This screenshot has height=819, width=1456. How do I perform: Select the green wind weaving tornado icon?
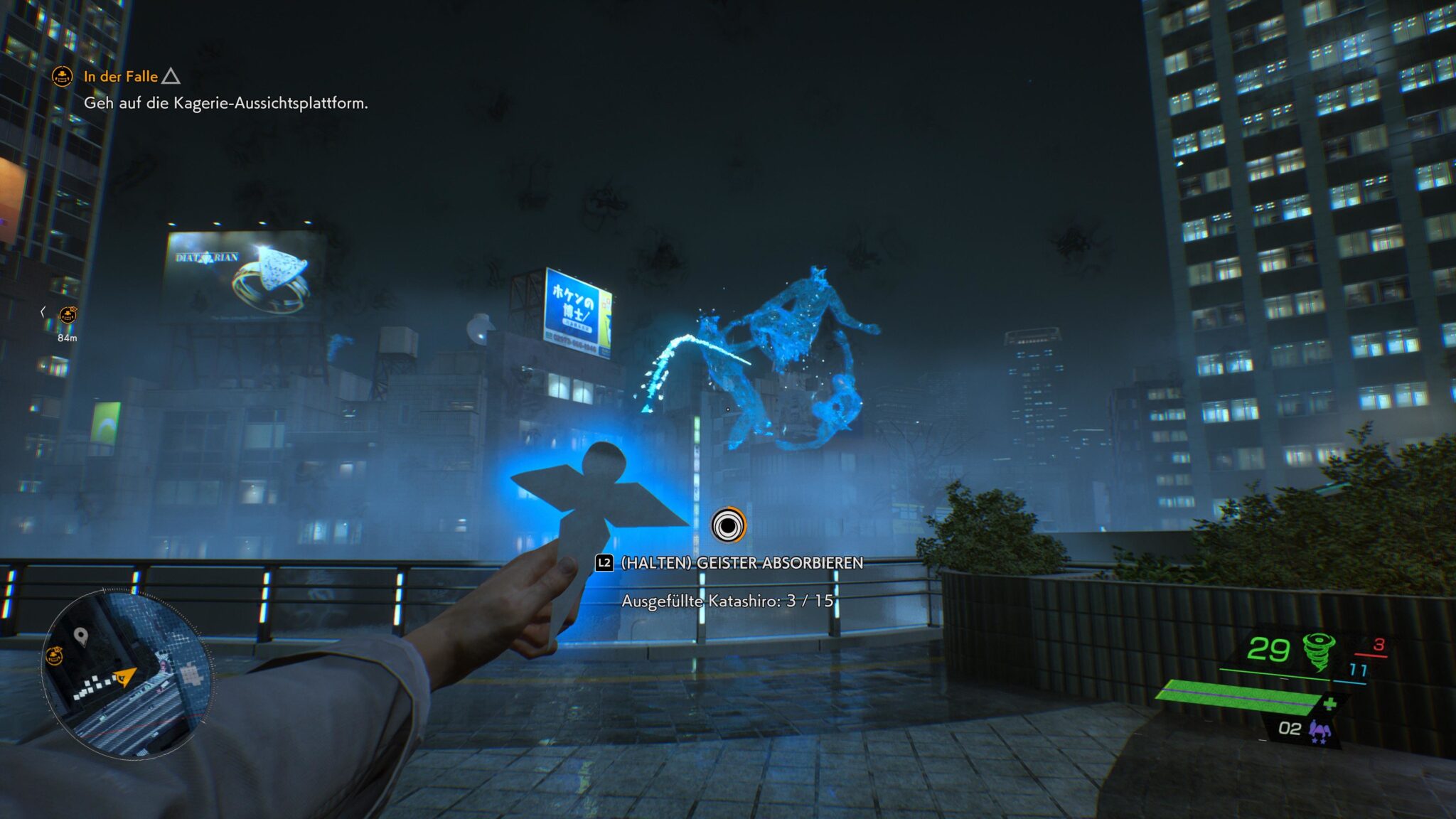(1318, 651)
